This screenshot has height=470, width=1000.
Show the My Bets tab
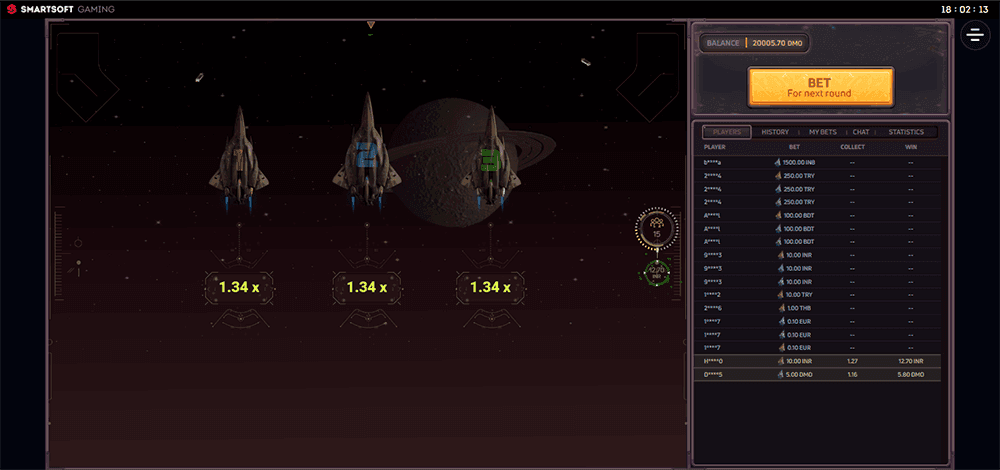[822, 132]
